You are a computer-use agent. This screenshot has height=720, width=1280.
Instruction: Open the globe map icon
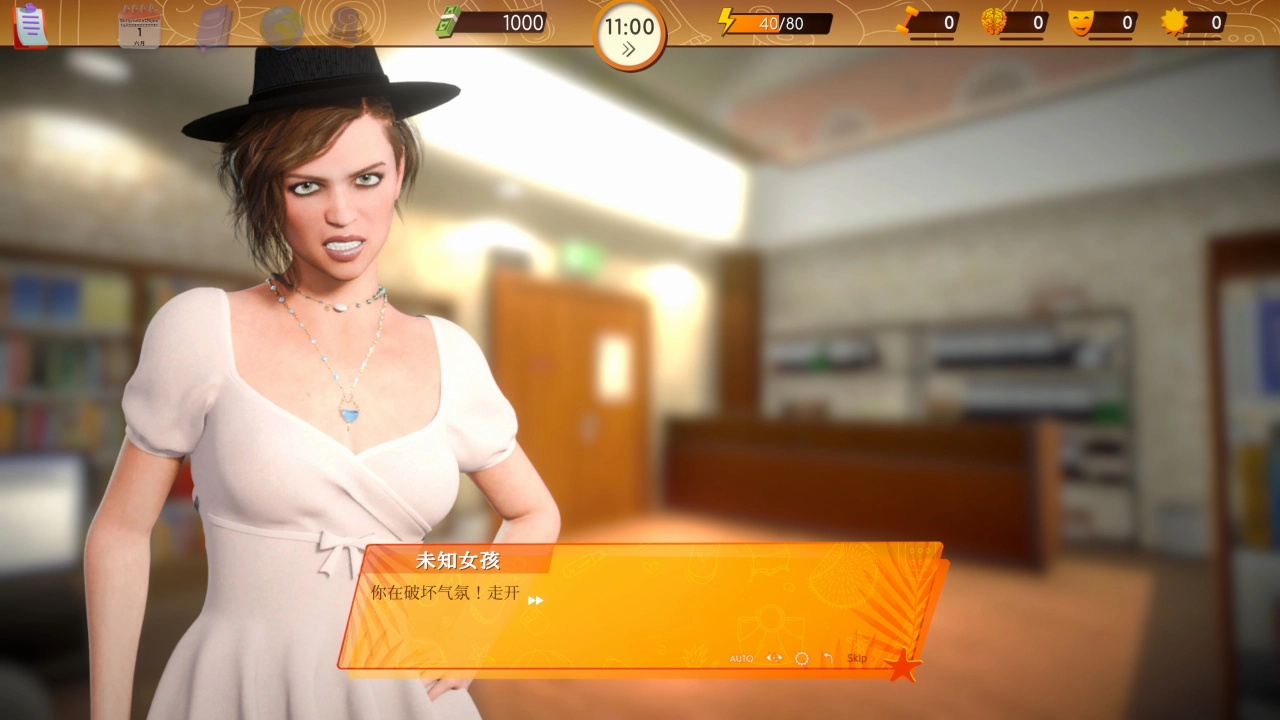[281, 26]
